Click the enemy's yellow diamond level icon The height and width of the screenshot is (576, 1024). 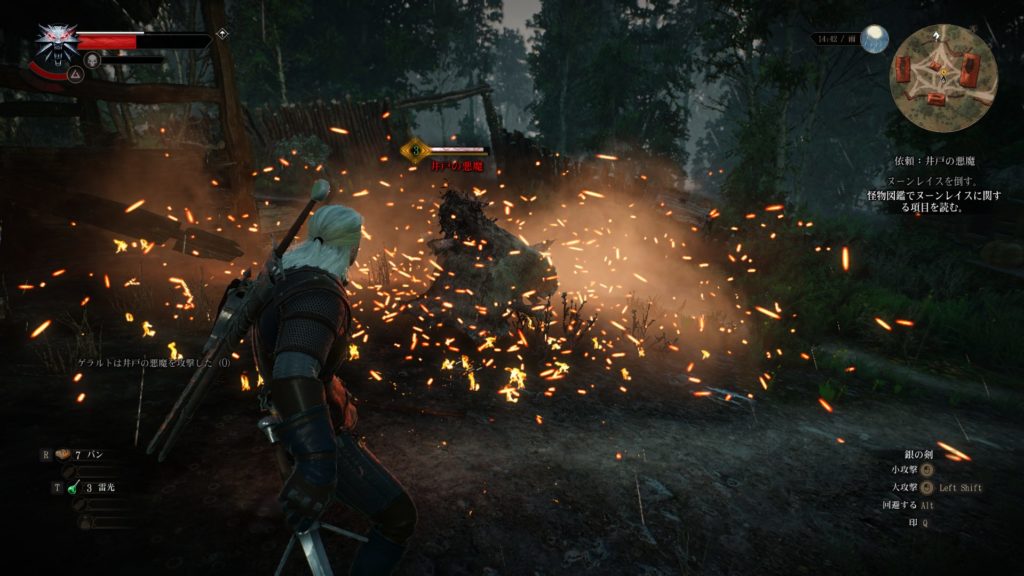[414, 151]
